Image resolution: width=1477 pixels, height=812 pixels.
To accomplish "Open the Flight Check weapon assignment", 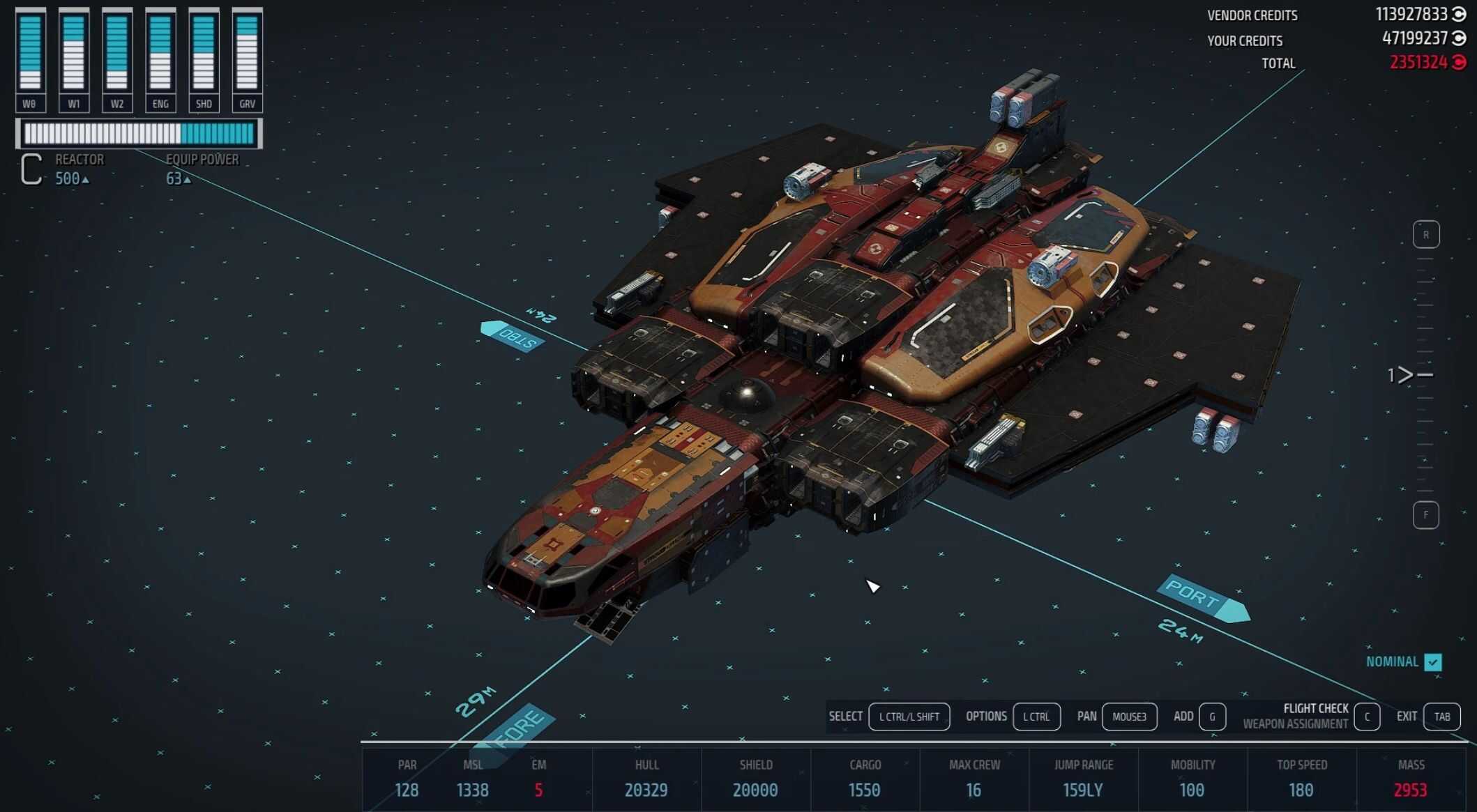I will 1366,717.
